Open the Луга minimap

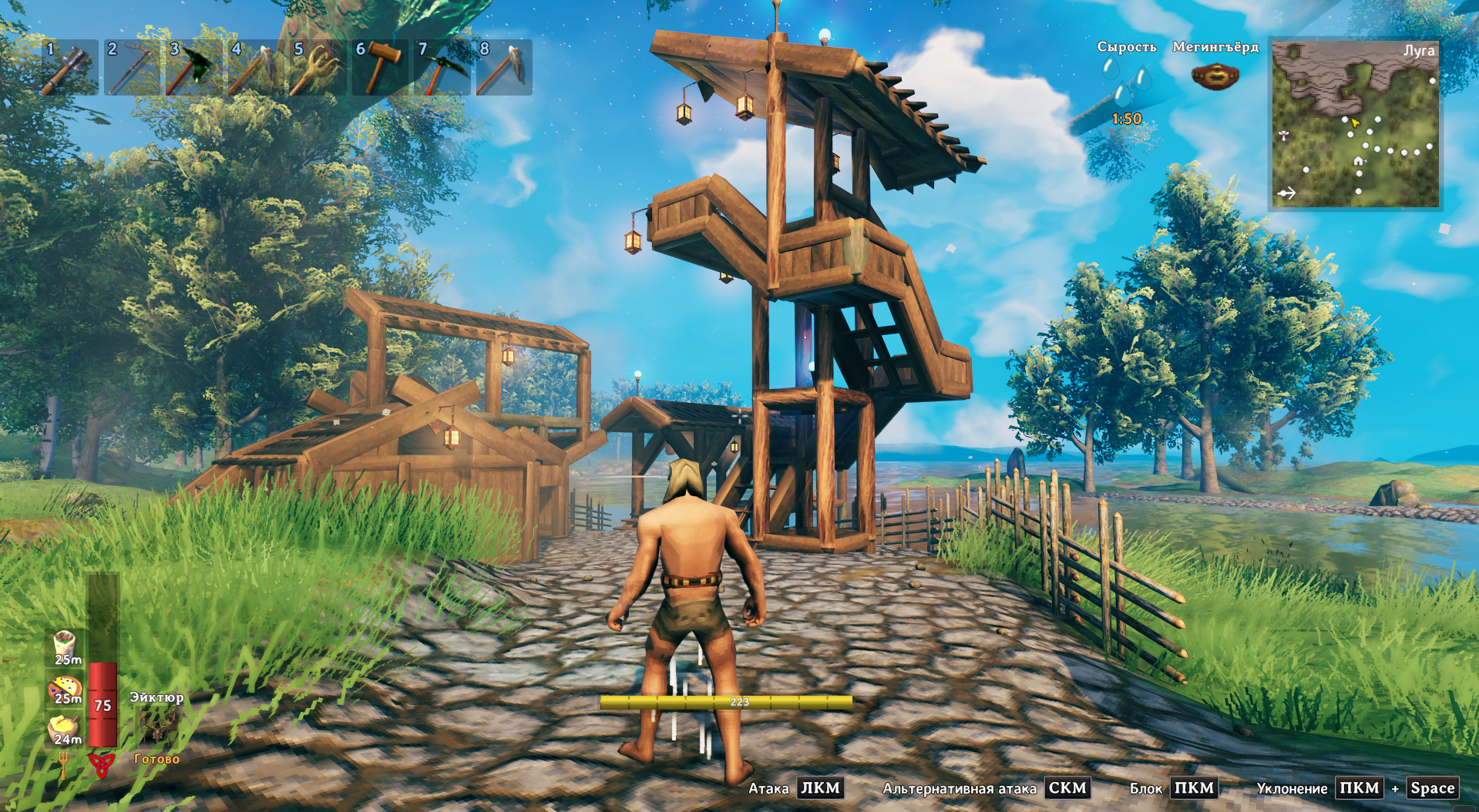tap(1355, 125)
